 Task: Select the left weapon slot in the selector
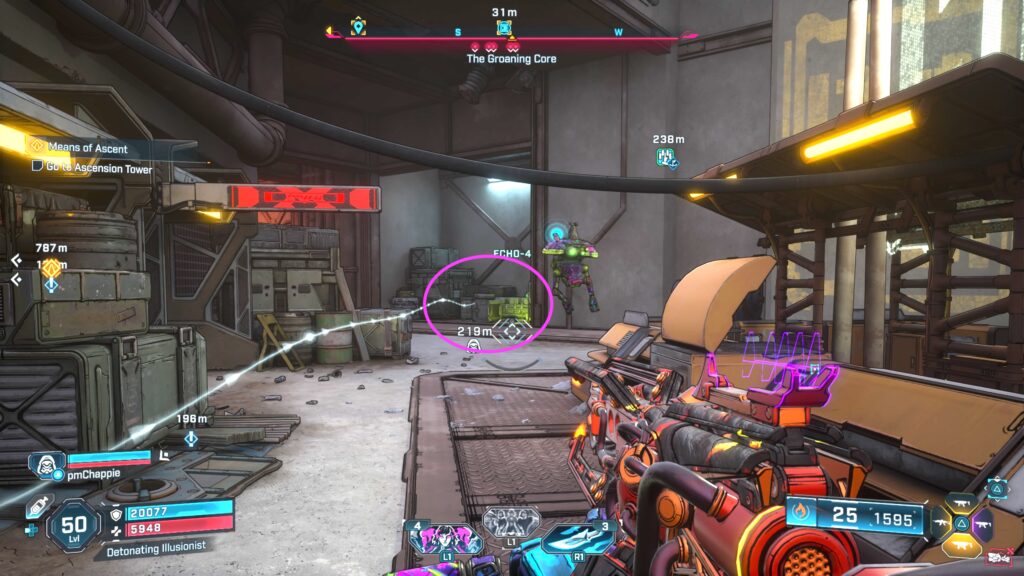pos(940,522)
